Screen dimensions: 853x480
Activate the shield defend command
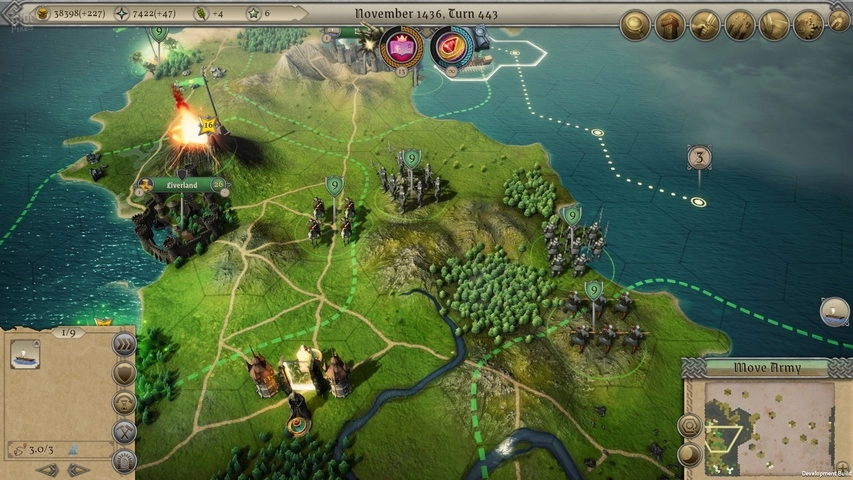[124, 373]
